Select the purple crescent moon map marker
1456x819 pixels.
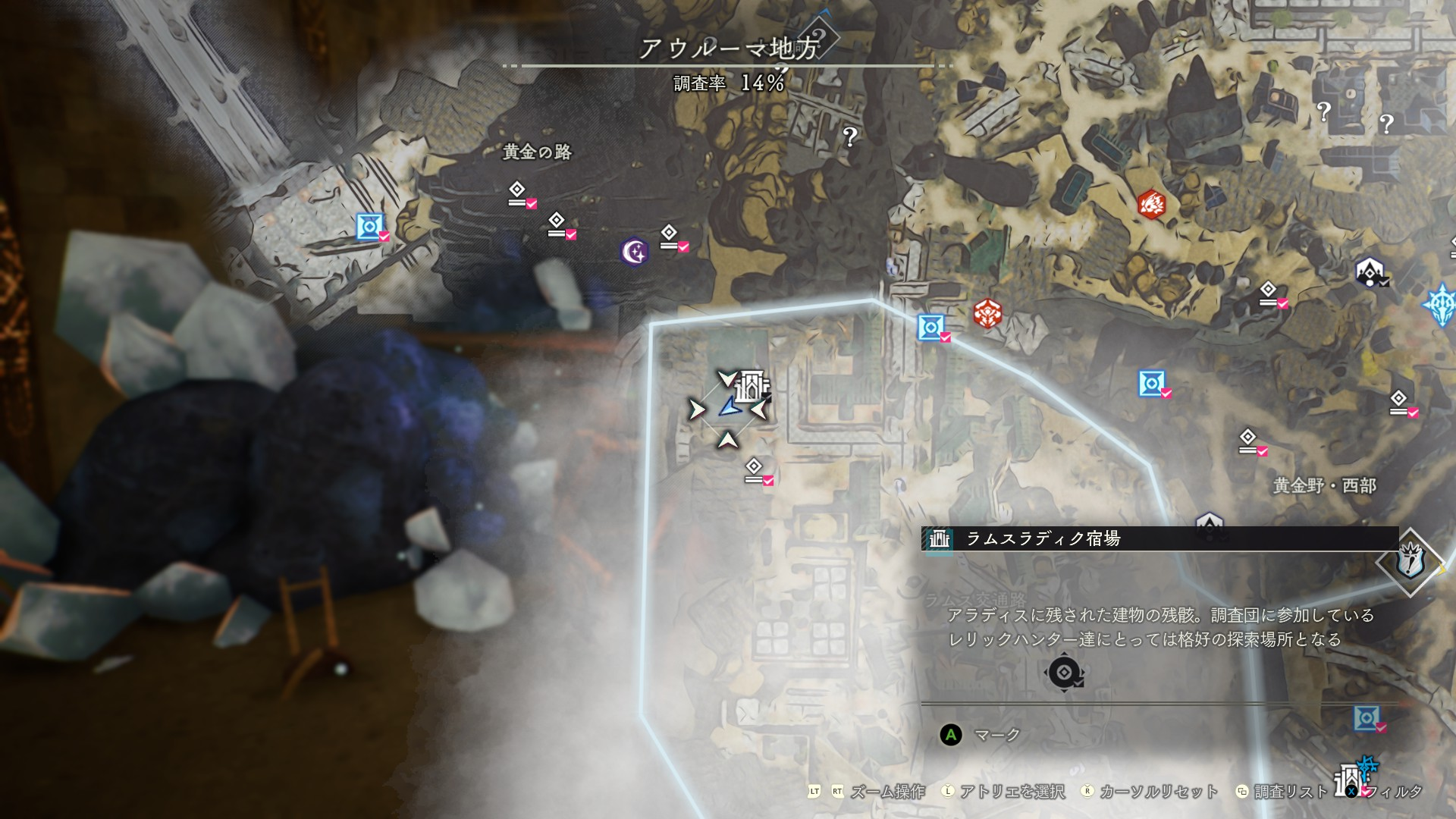click(634, 252)
